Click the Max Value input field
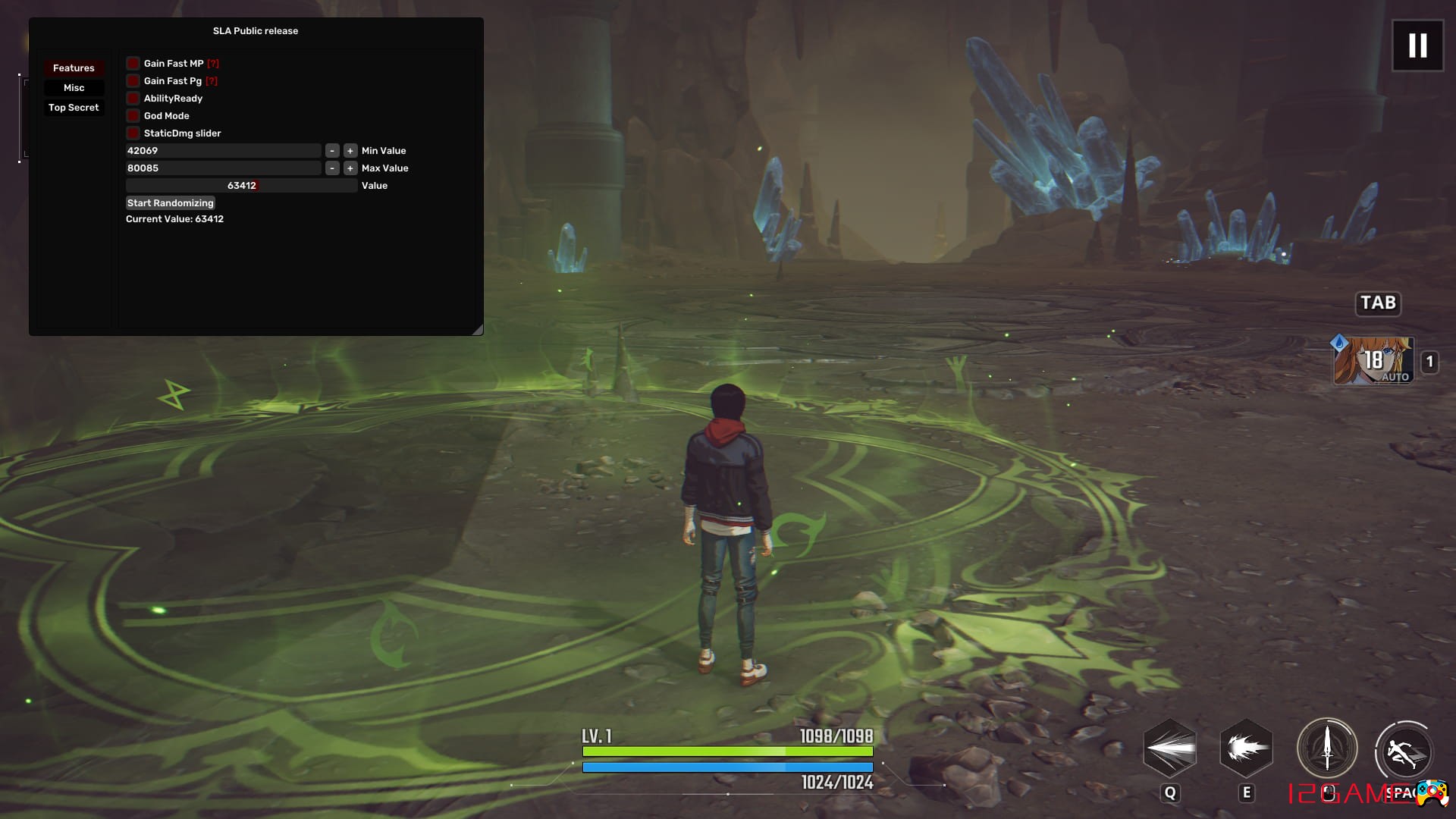 point(223,168)
